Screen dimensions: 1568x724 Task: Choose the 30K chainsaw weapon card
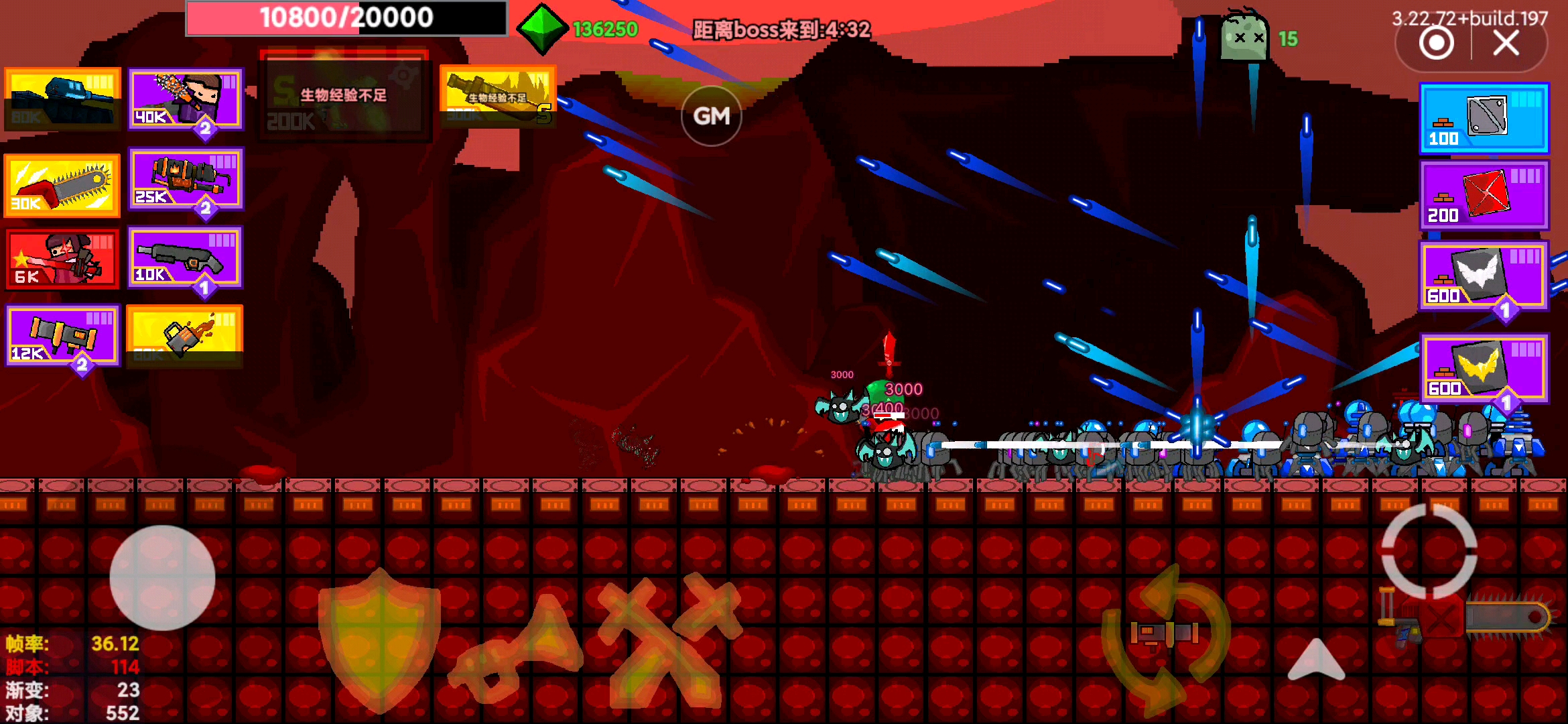click(62, 185)
